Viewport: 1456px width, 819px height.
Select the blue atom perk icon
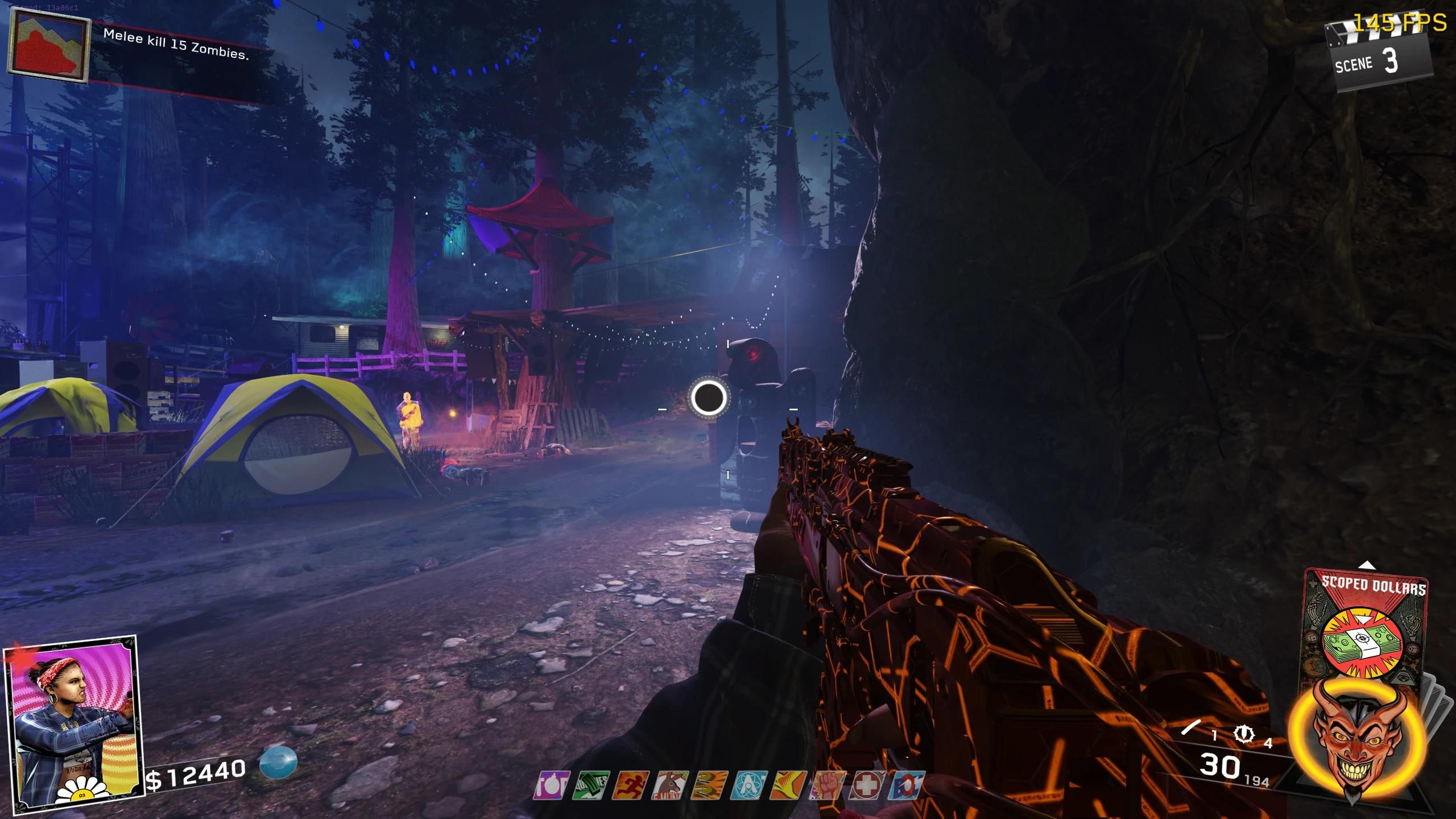(x=749, y=785)
